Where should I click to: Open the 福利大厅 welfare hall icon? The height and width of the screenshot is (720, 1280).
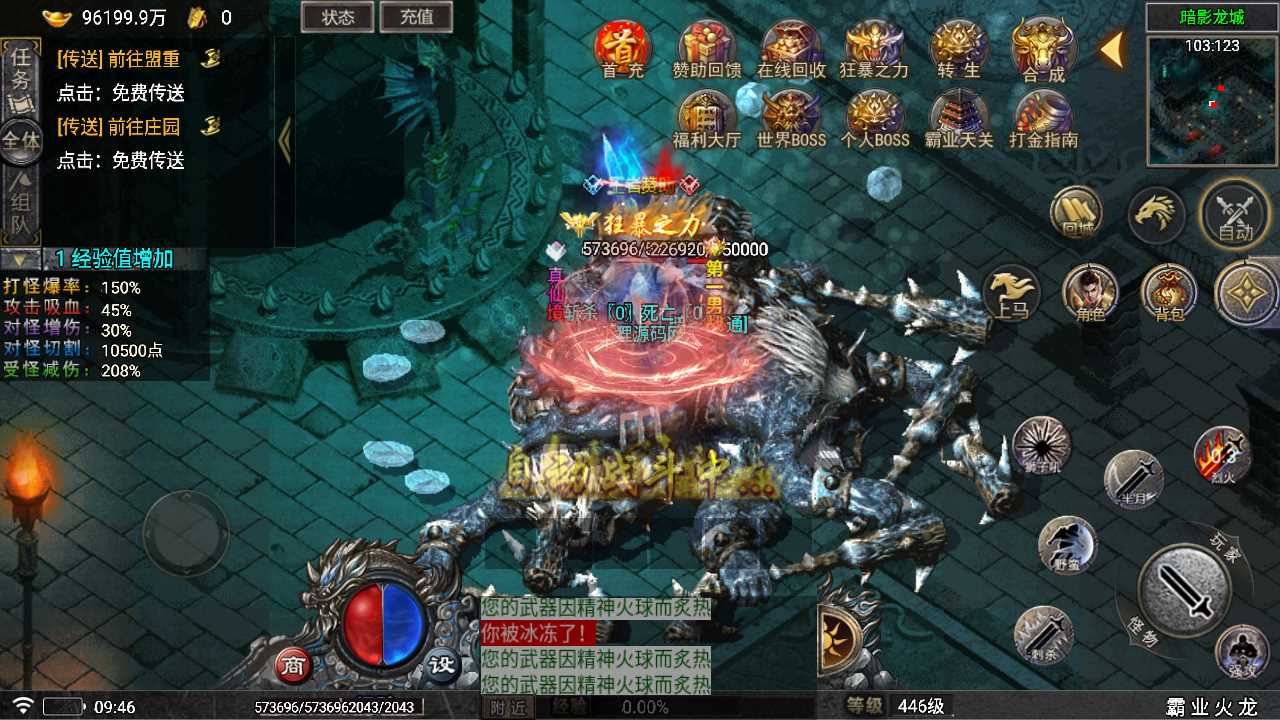click(x=707, y=118)
